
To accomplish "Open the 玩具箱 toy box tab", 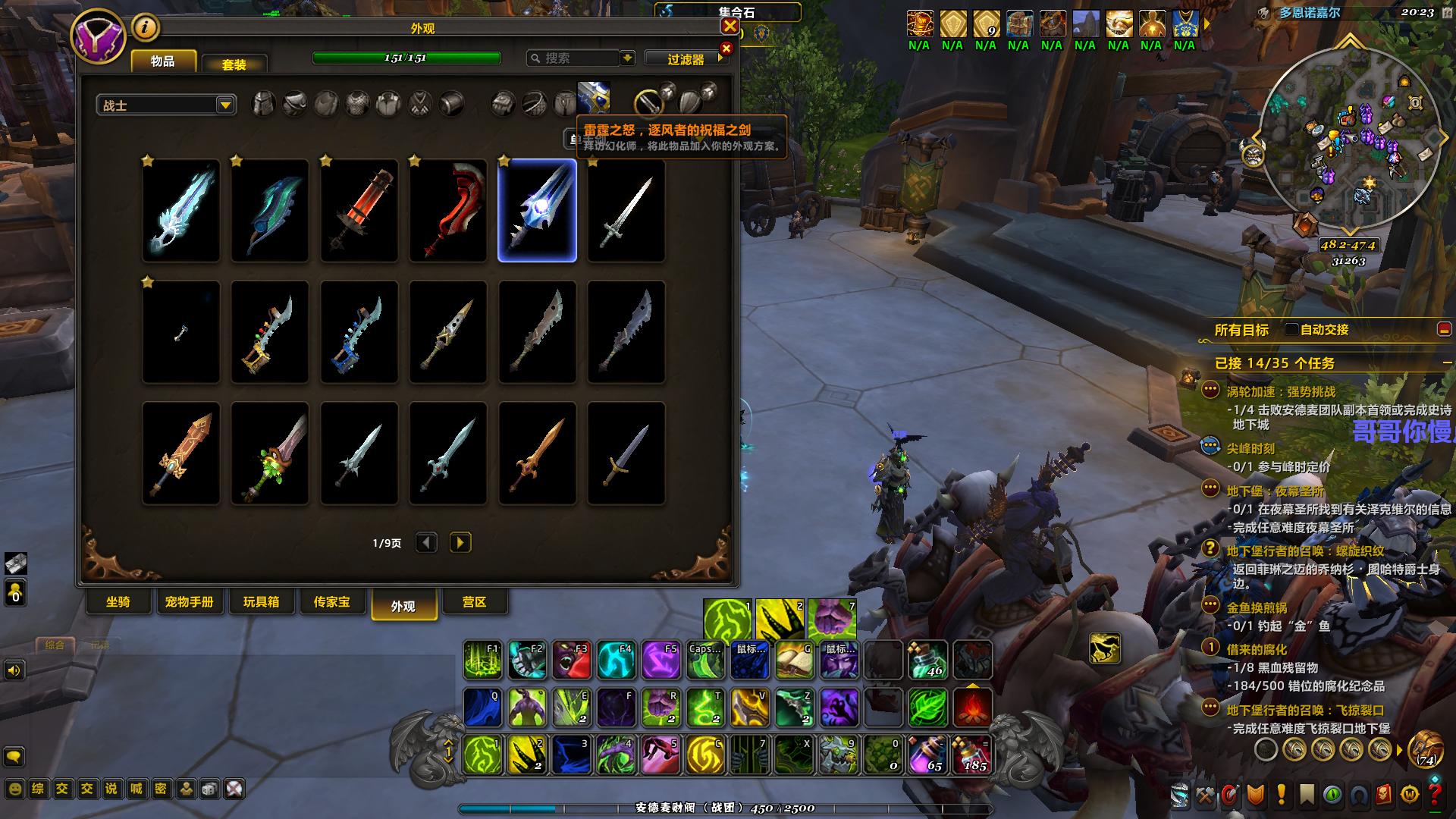I will pyautogui.click(x=261, y=602).
